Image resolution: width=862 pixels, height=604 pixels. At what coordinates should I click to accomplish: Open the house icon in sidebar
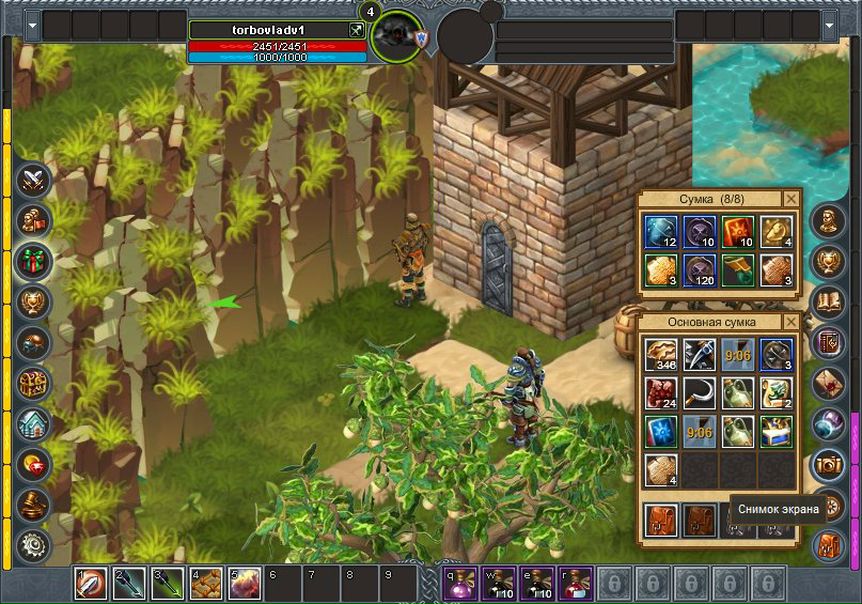click(33, 424)
